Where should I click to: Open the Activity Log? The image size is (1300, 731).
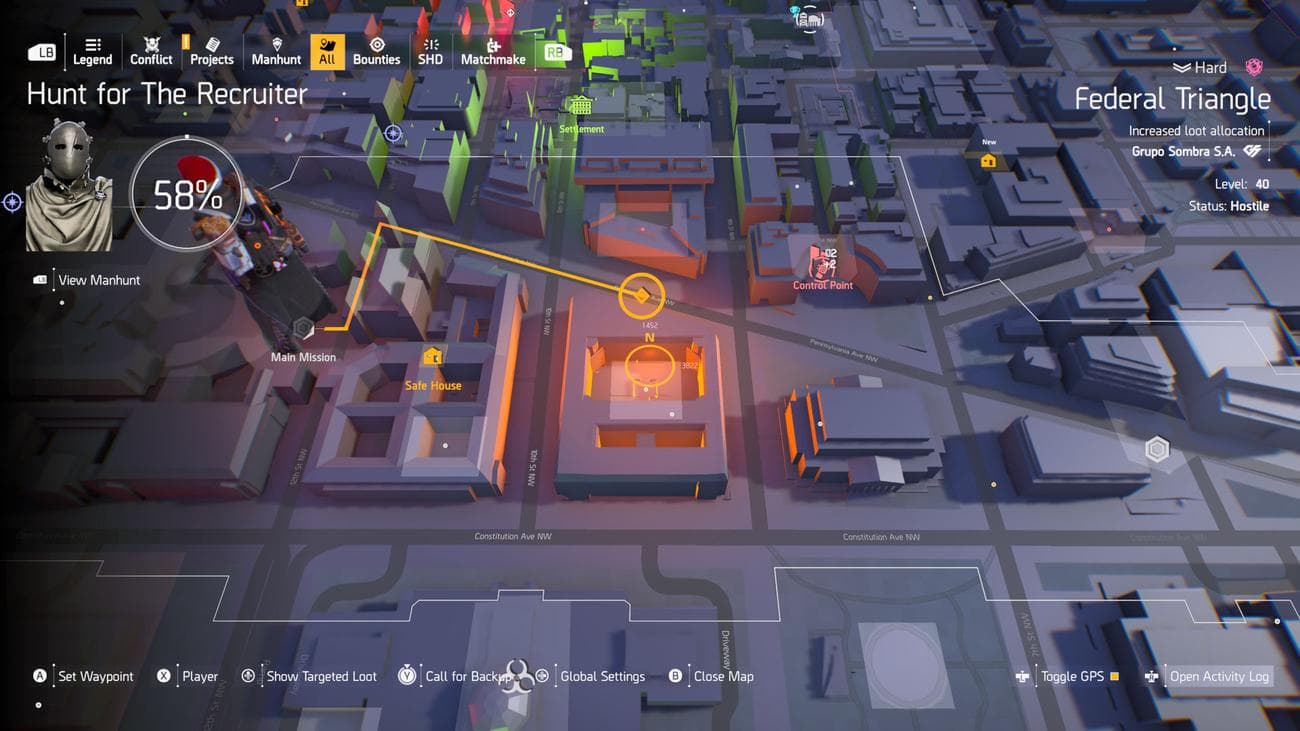1219,676
